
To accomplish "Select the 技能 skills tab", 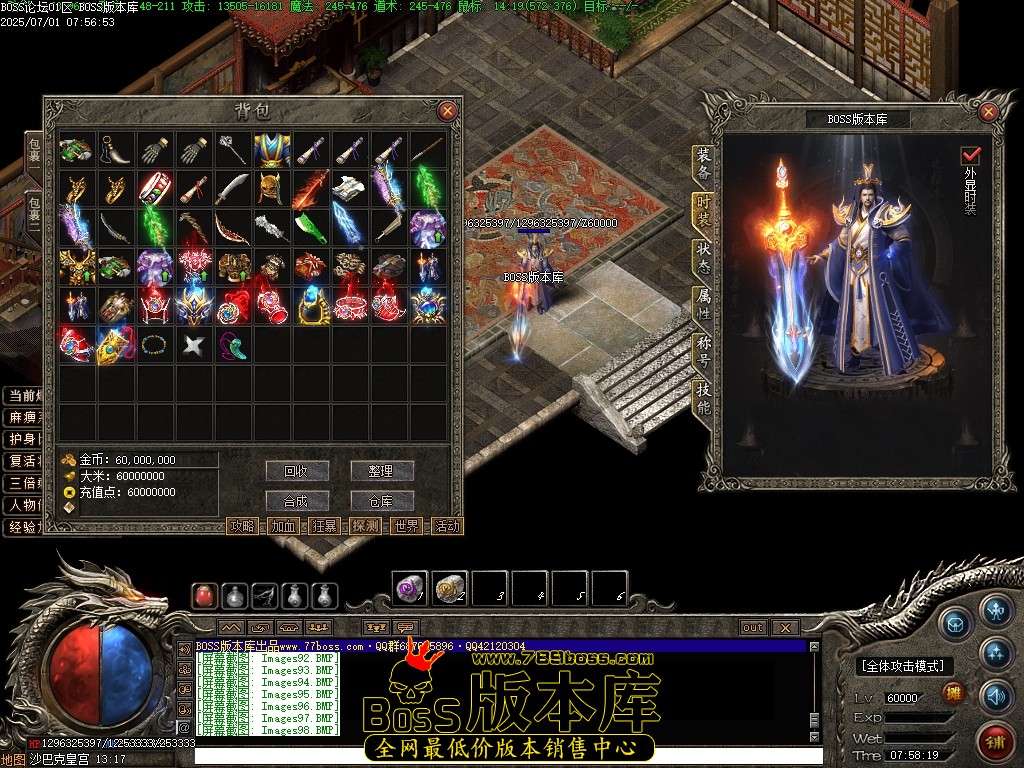I will 703,399.
